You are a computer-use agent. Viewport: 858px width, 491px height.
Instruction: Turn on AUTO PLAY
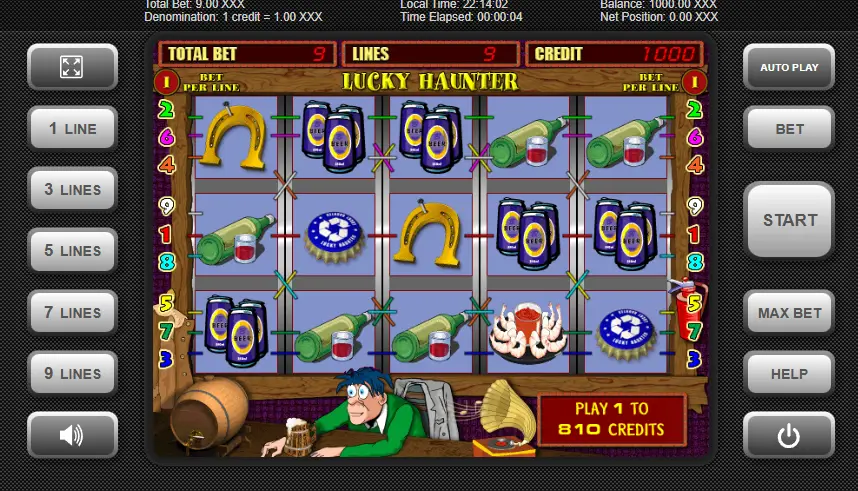pos(788,67)
